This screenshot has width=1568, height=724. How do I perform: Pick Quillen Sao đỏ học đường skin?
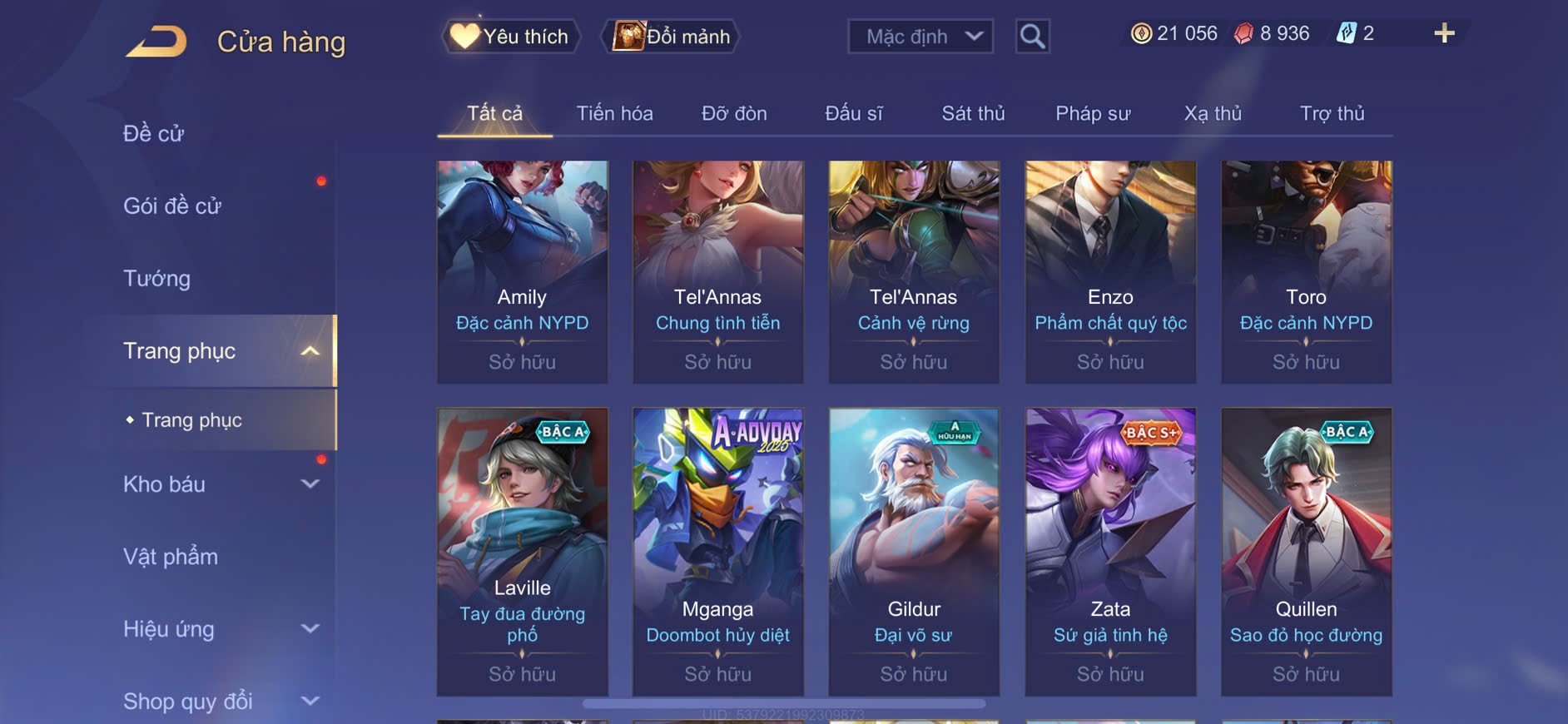(x=1306, y=551)
